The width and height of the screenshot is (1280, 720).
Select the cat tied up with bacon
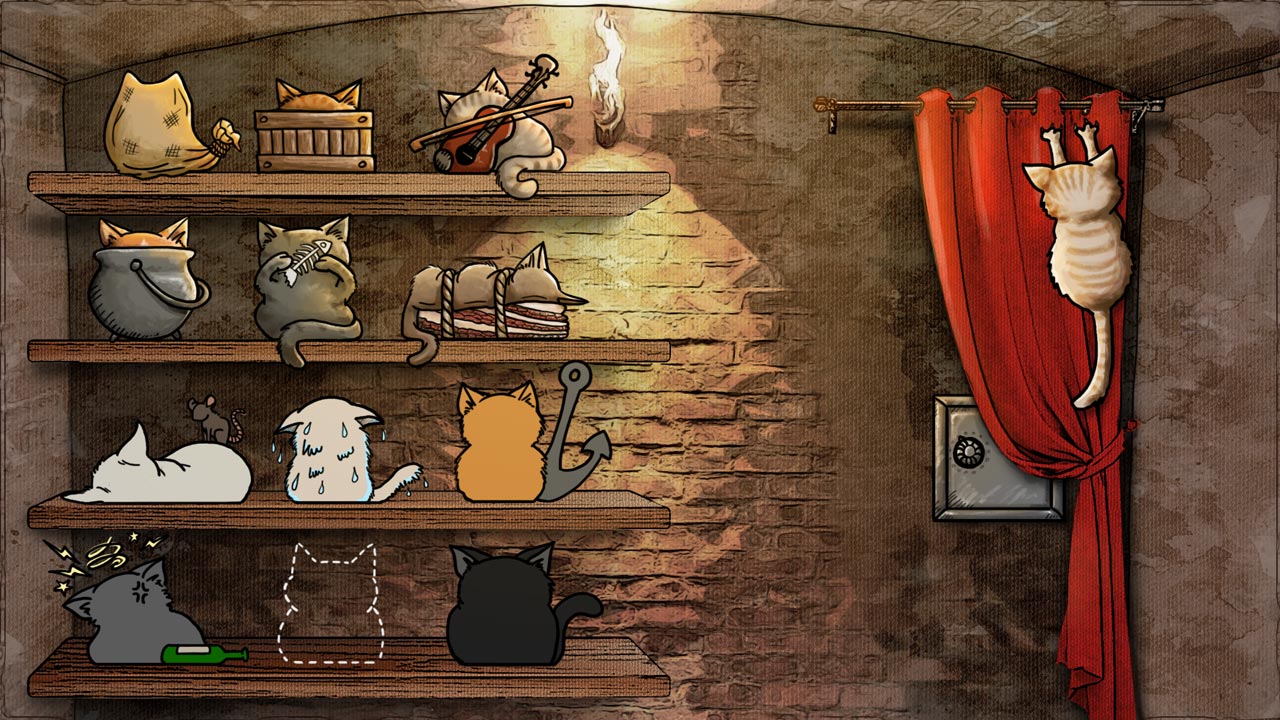(492, 298)
